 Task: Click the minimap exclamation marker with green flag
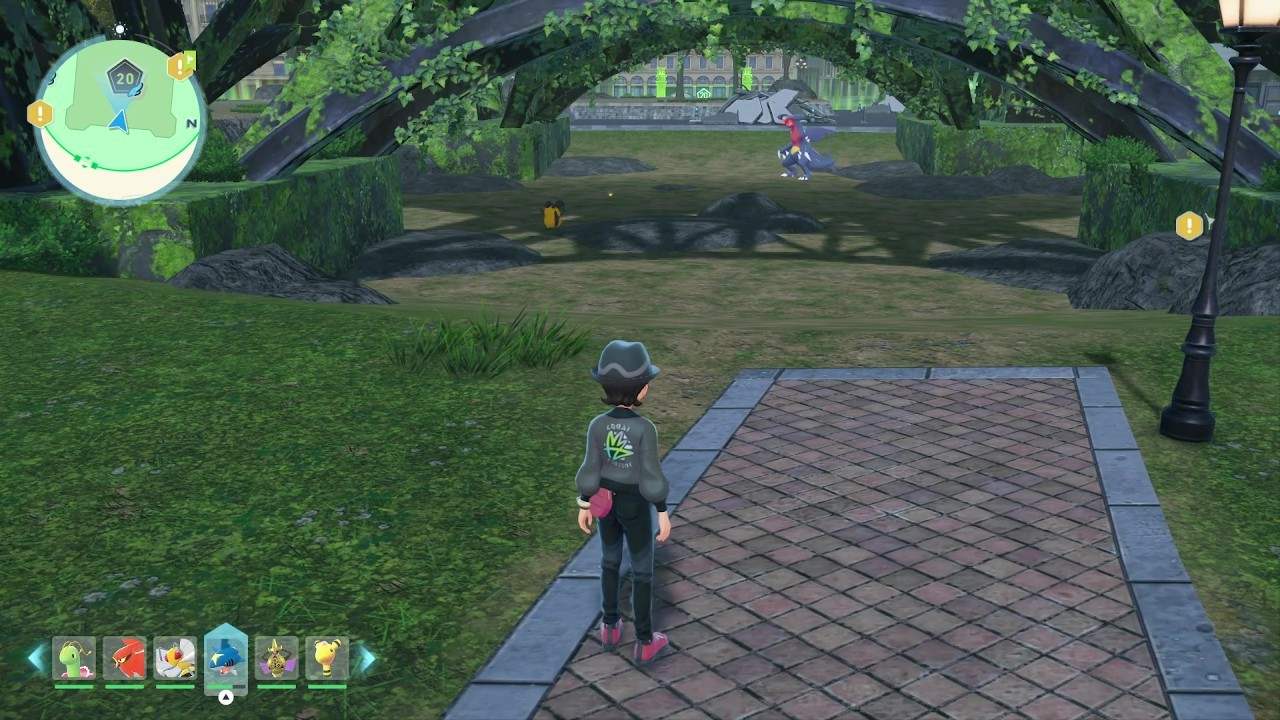click(181, 66)
